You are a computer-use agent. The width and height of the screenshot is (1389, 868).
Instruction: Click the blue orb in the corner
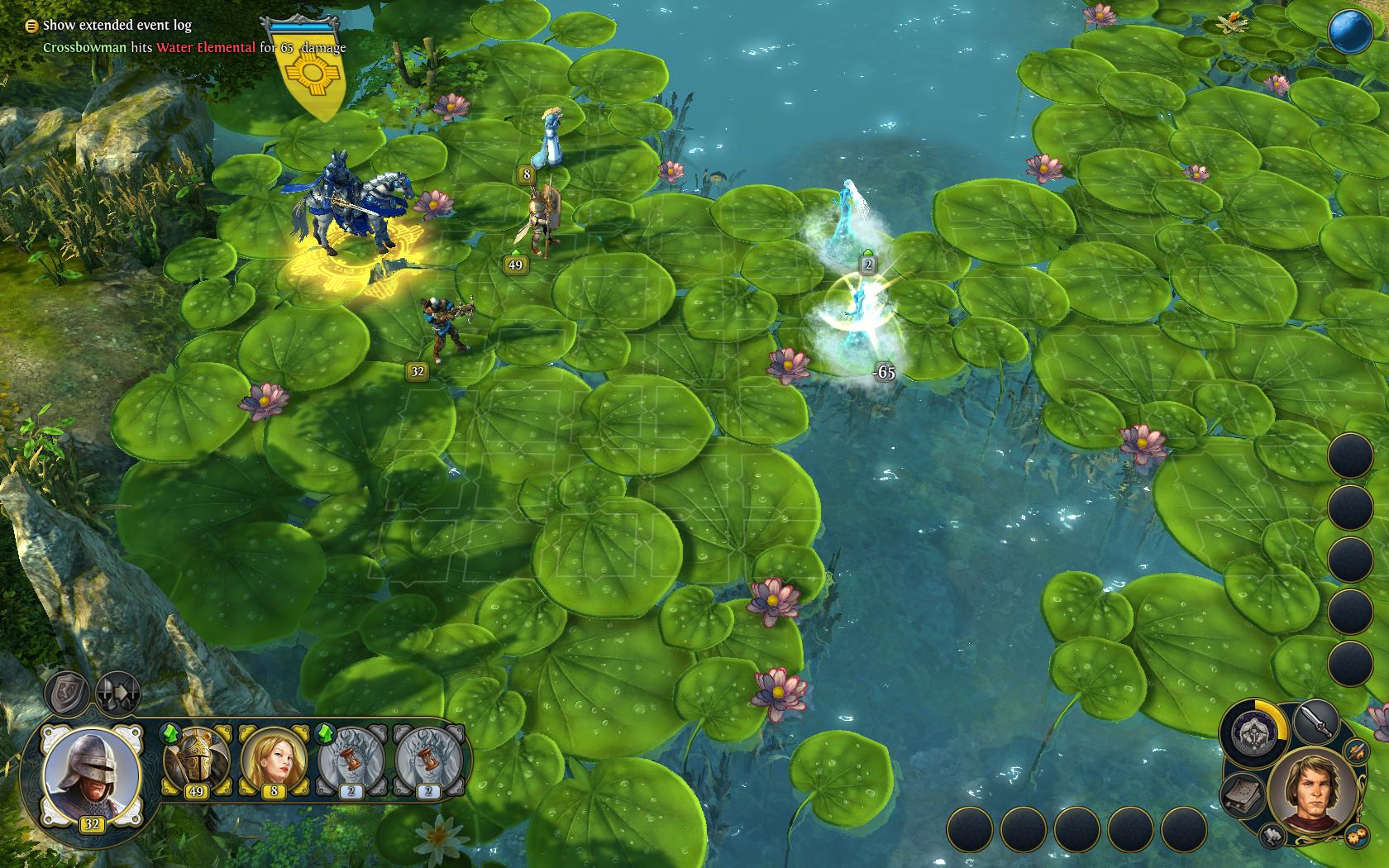pyautogui.click(x=1350, y=31)
